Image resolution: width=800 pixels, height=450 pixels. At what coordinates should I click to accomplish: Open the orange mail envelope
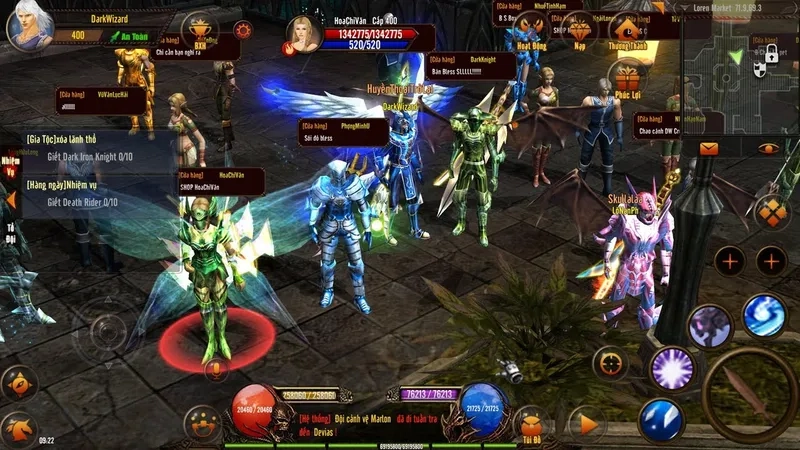711,148
